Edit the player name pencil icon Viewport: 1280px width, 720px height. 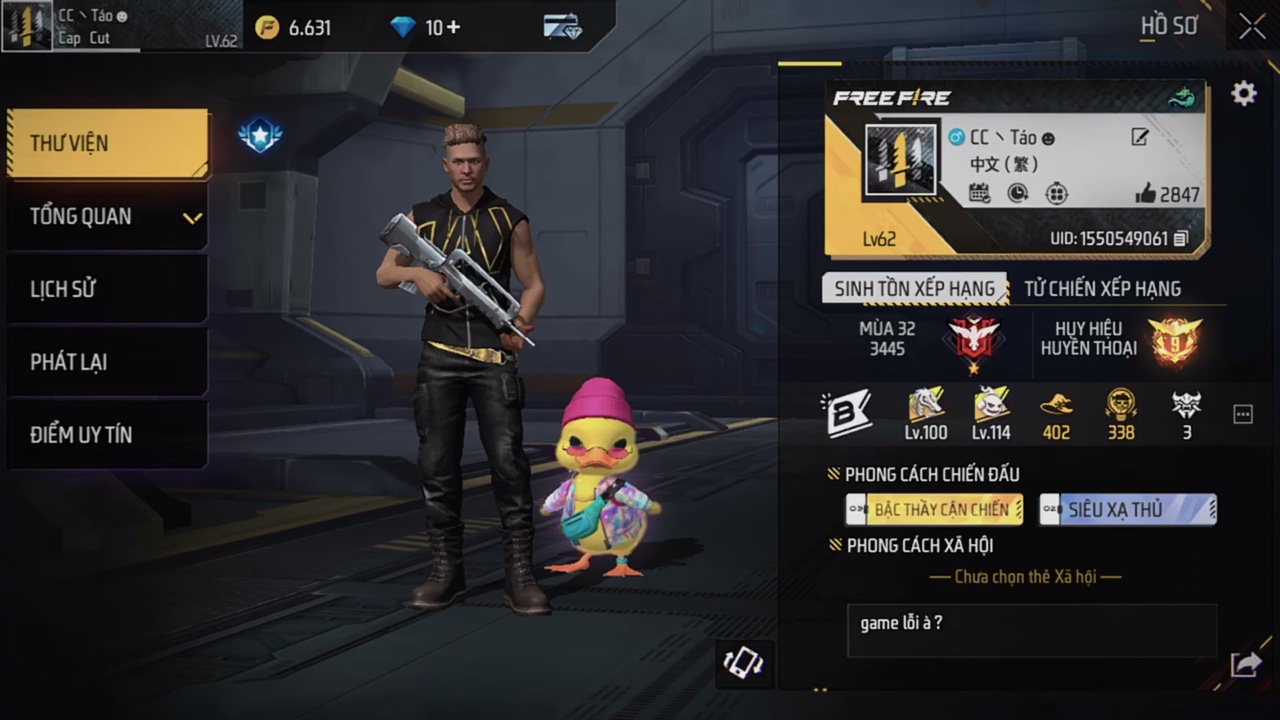[x=1139, y=137]
